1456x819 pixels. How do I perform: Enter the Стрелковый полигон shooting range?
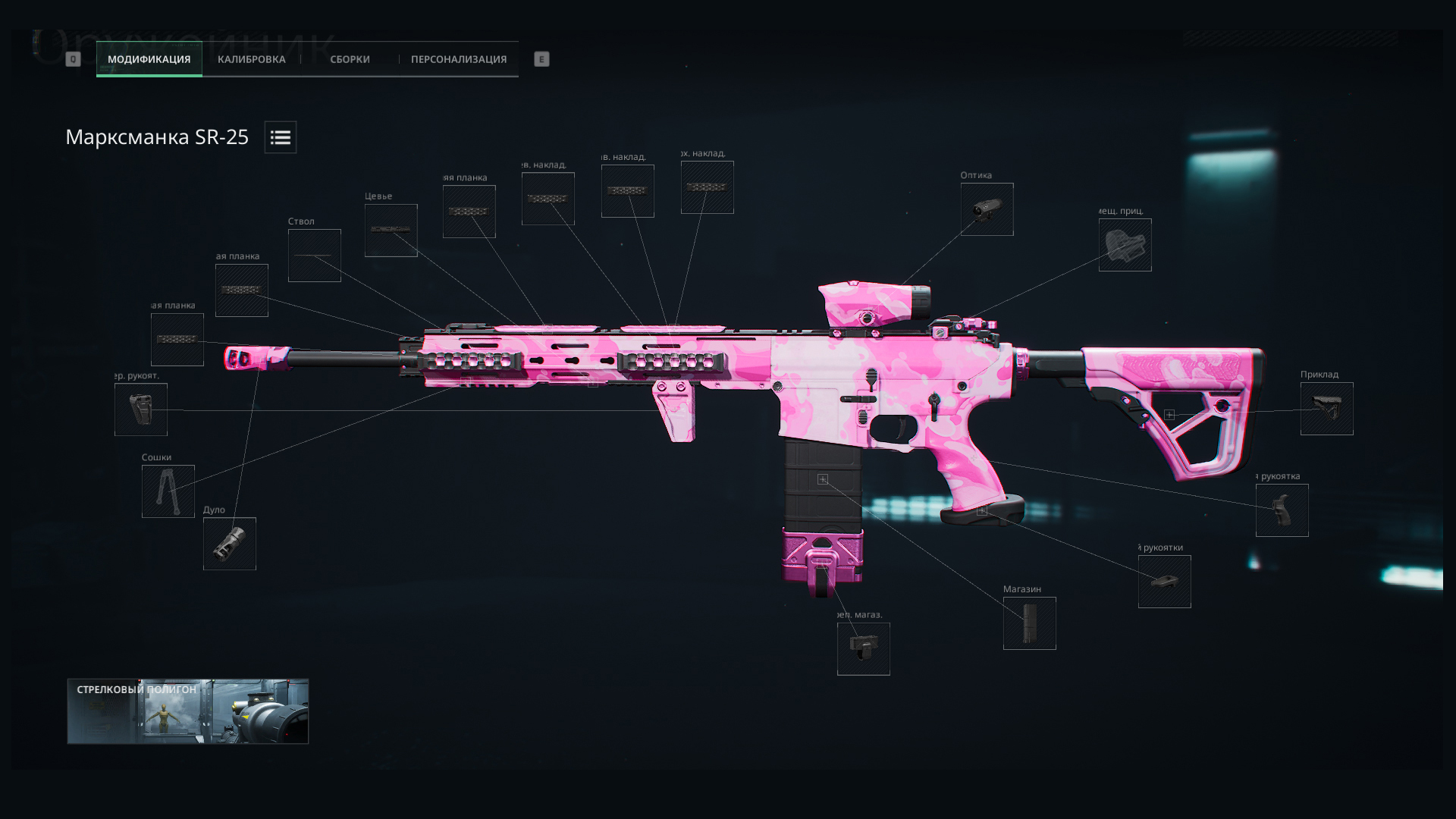click(187, 711)
